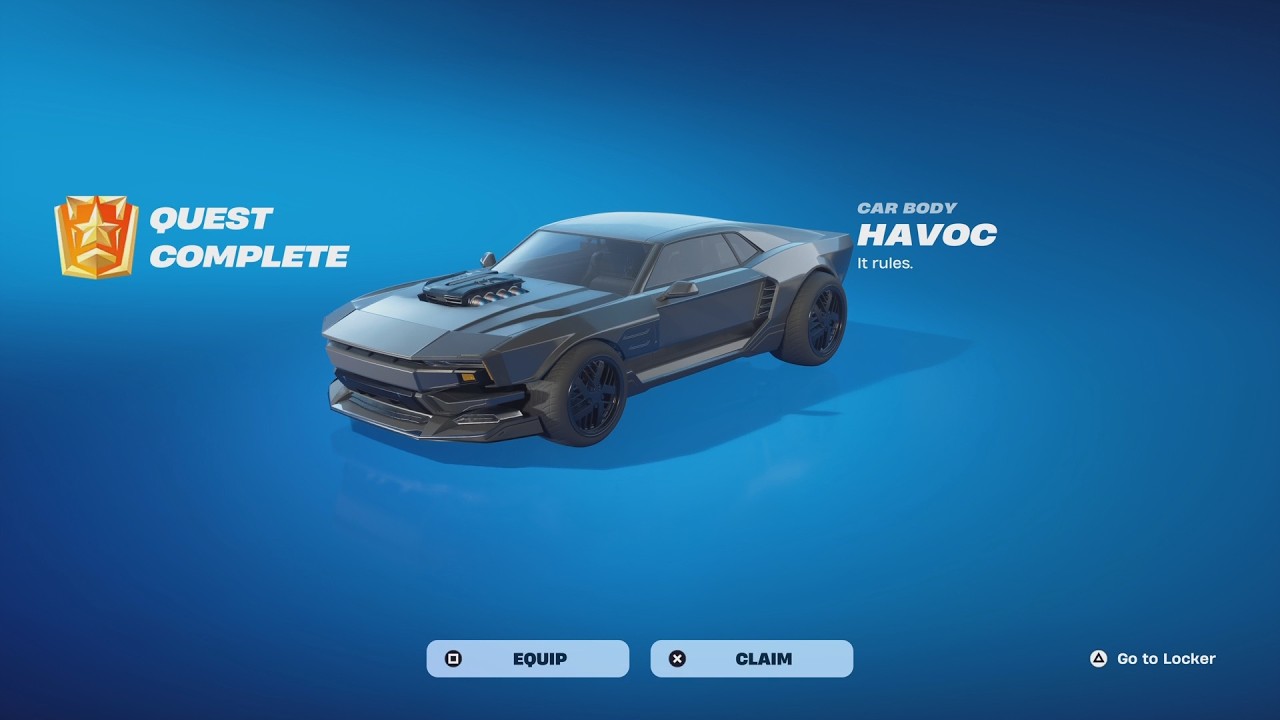Equip the Havoc car body
This screenshot has width=1280, height=720.
(x=528, y=659)
